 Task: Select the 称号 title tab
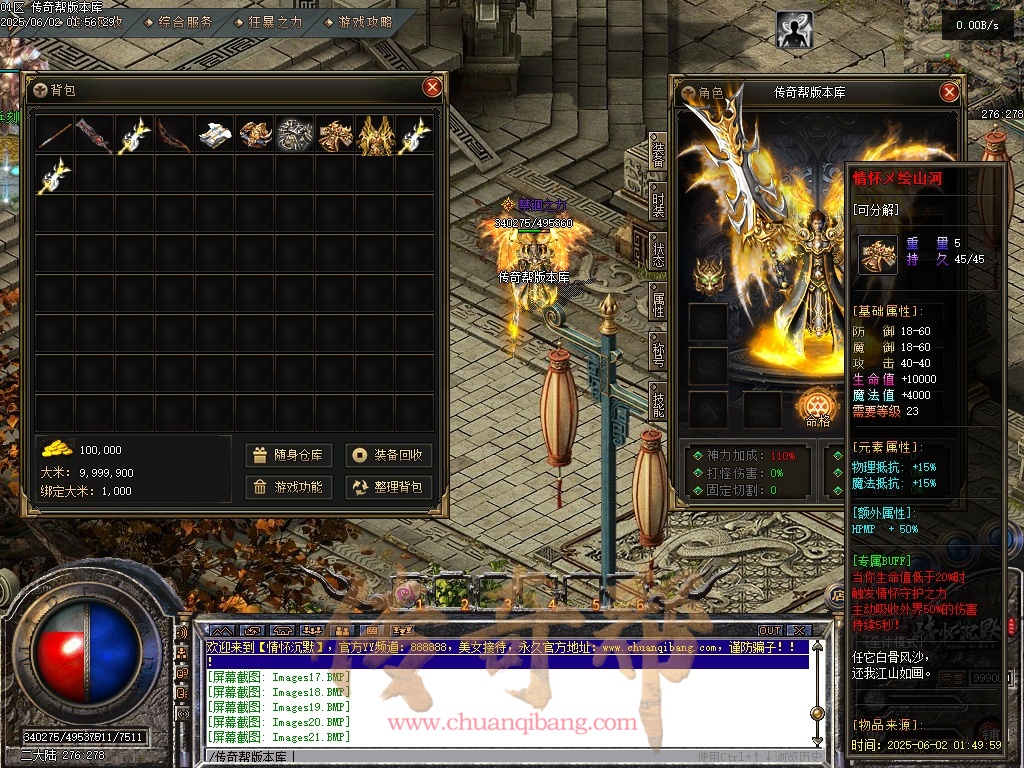click(658, 353)
